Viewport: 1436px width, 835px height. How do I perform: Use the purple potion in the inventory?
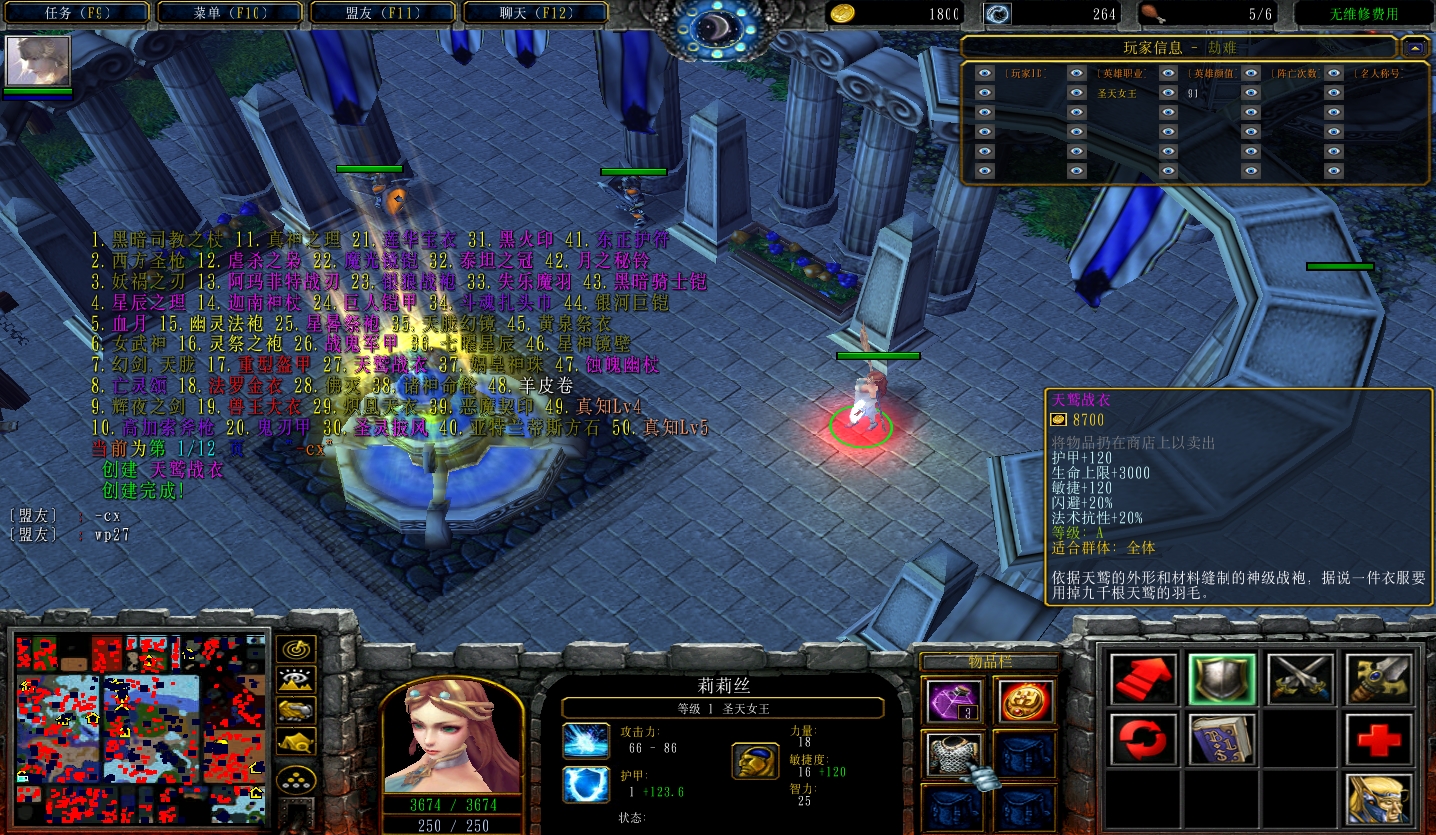[x=953, y=700]
